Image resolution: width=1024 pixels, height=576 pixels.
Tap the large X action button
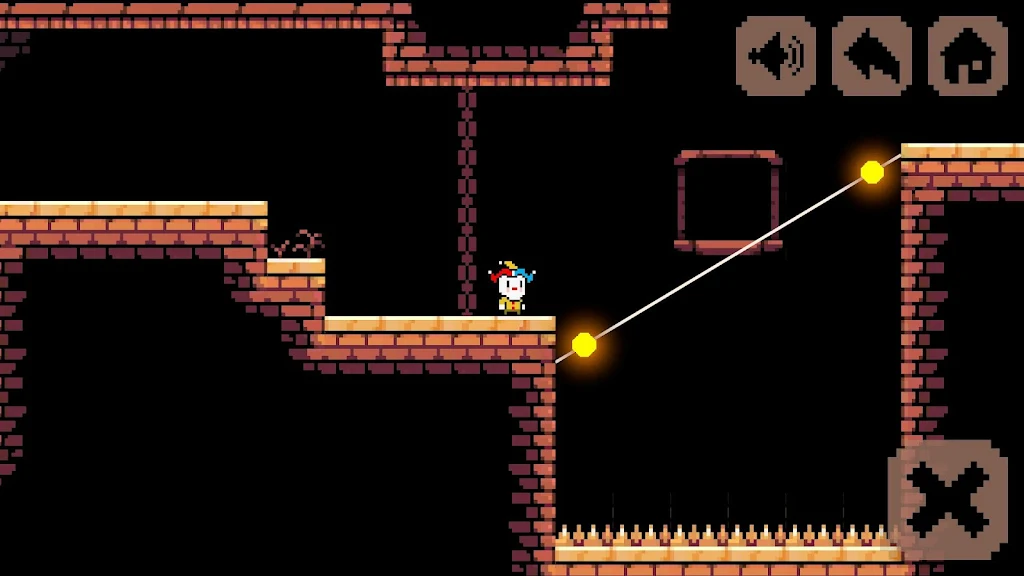coord(948,499)
